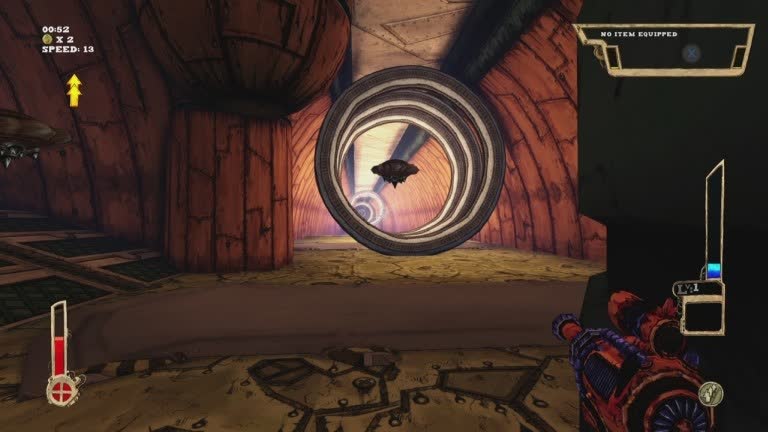The height and width of the screenshot is (432, 768).
Task: Click the yellow double-arrow speed boost icon
Action: [74, 89]
